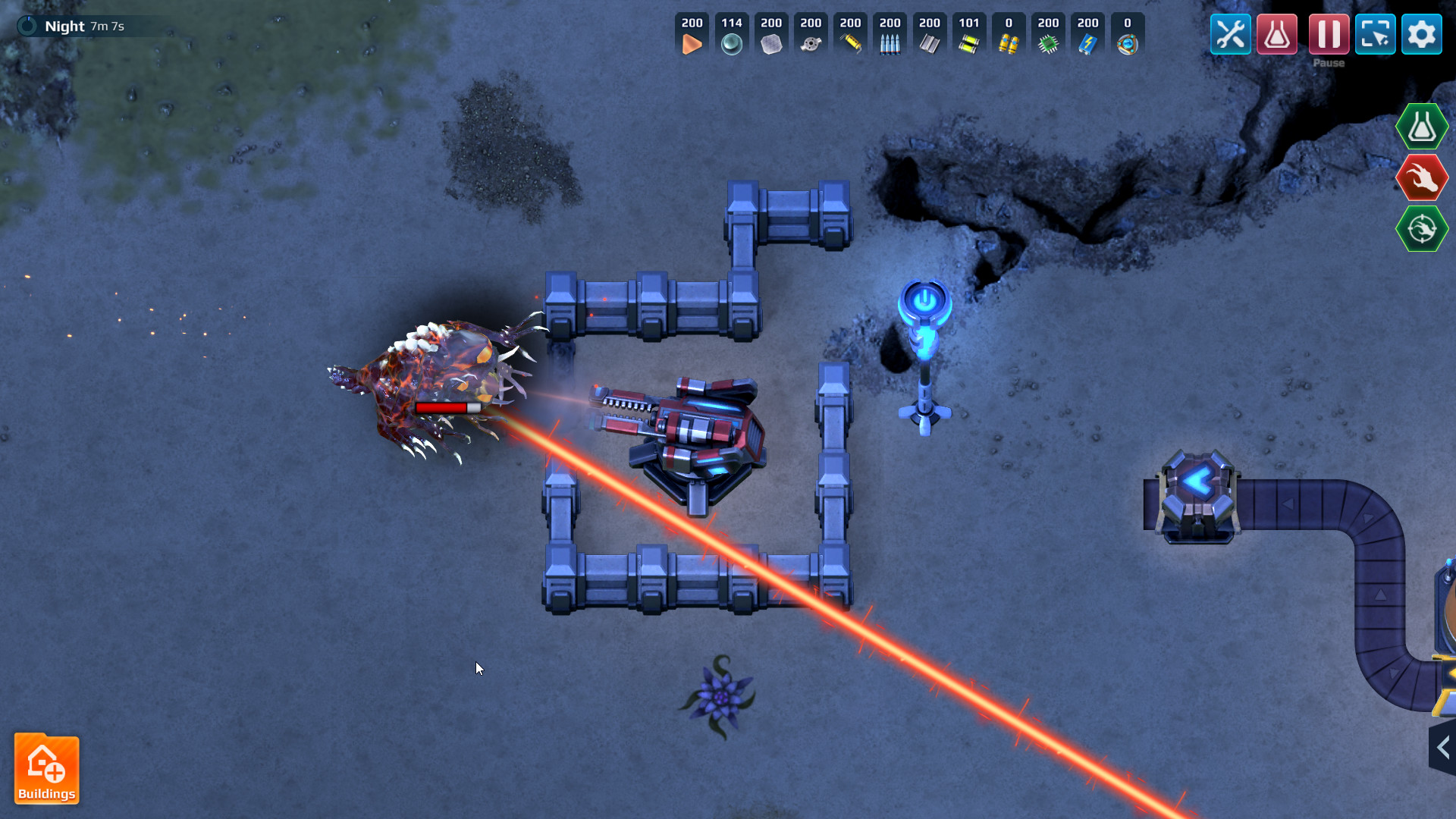Click the green flask hexagon button
The height and width of the screenshot is (819, 1456).
1422,126
